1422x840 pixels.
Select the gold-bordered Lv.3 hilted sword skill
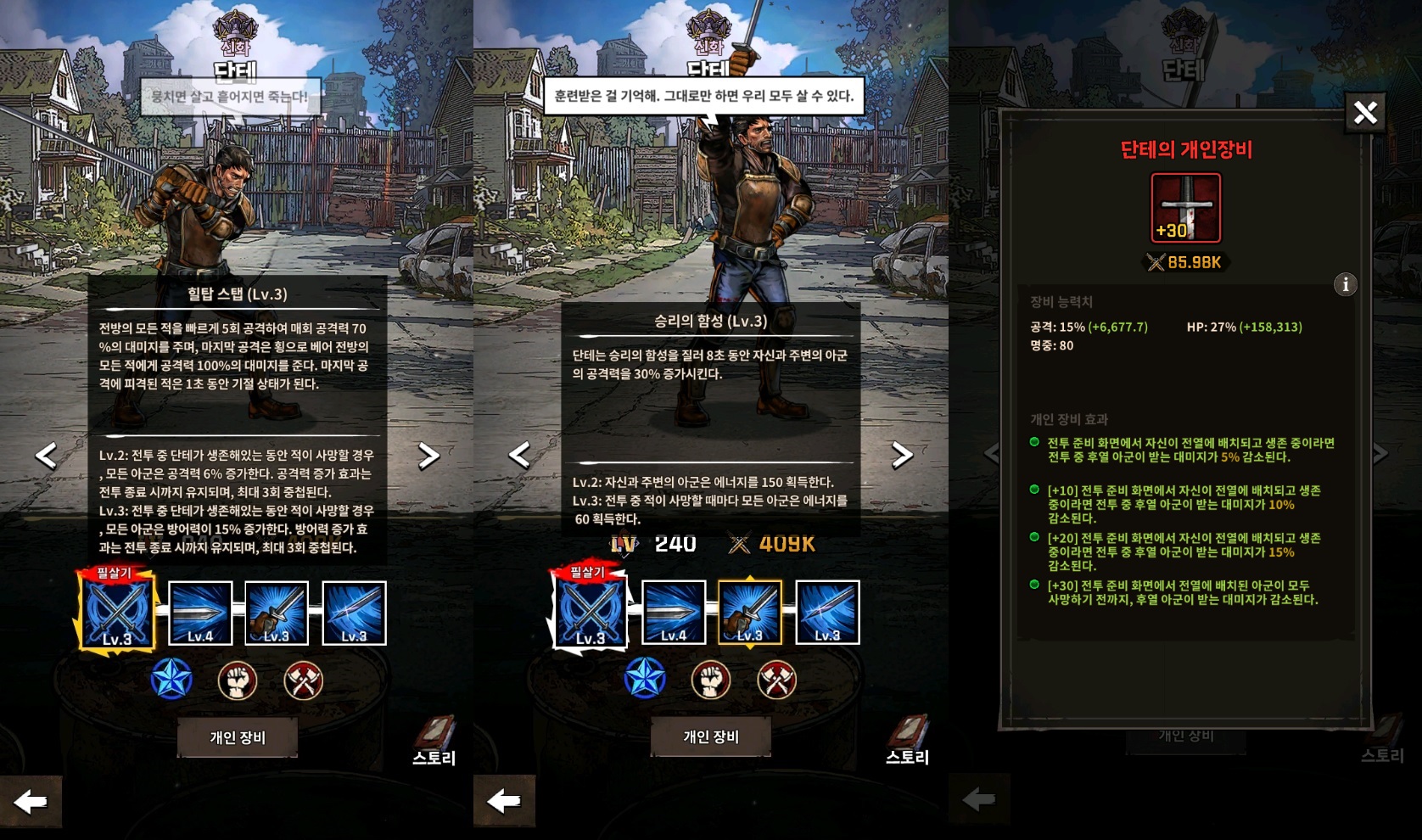(750, 613)
